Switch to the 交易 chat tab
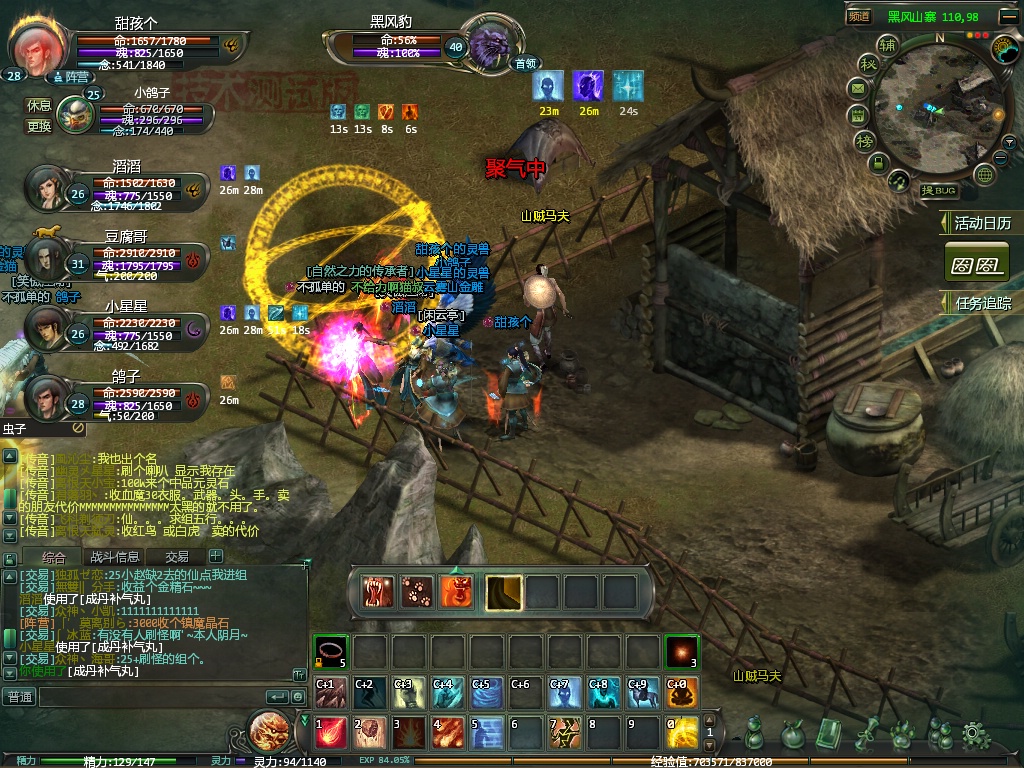Image resolution: width=1024 pixels, height=768 pixels. (177, 556)
